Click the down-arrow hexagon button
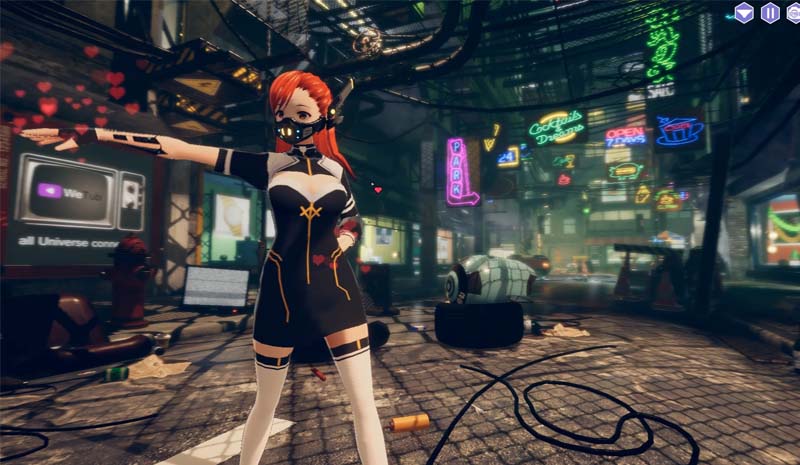The width and height of the screenshot is (800, 465). tap(744, 13)
